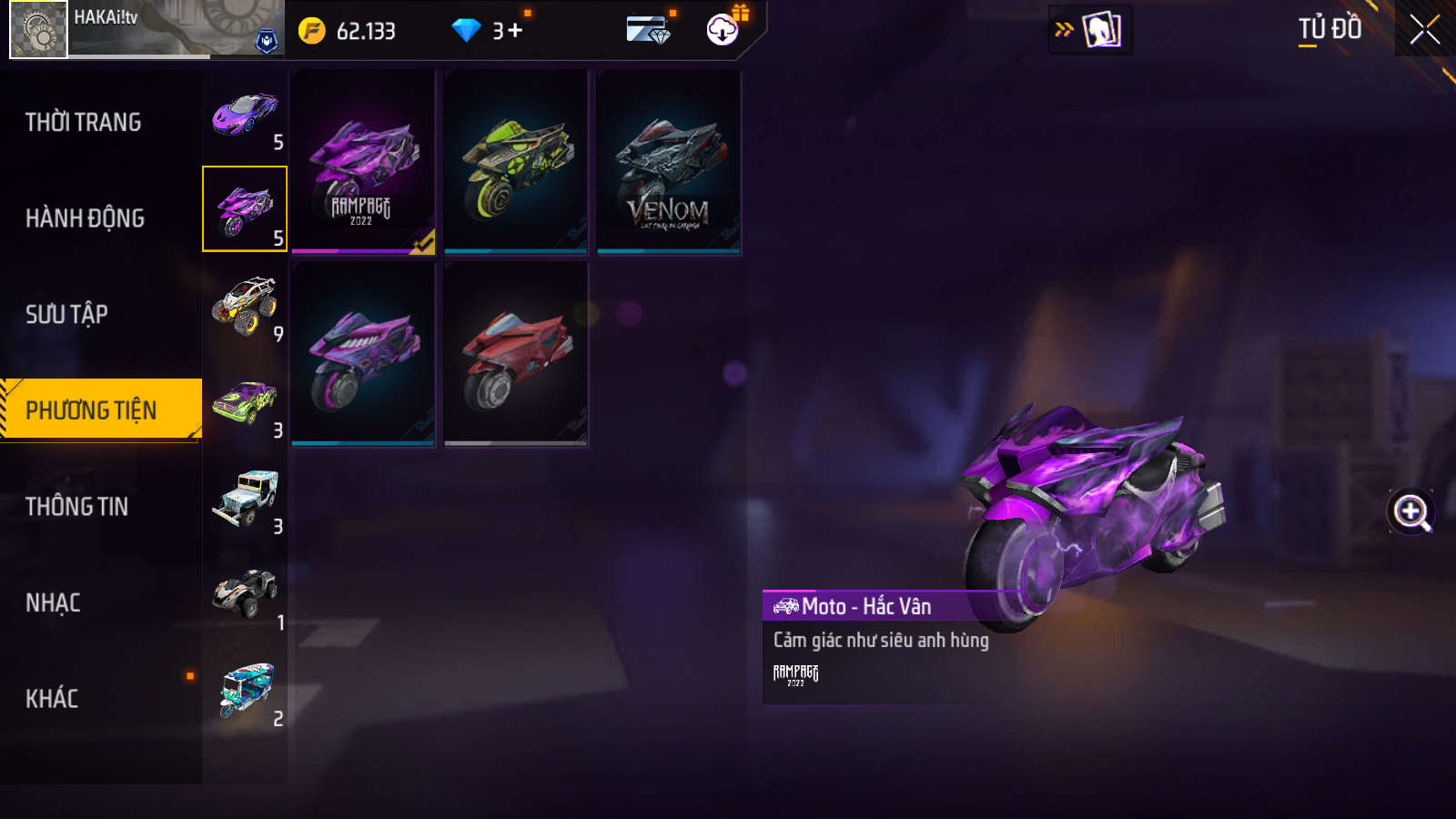The image size is (1456, 819).
Task: Switch to Hành Động tab
Action: pos(85,218)
